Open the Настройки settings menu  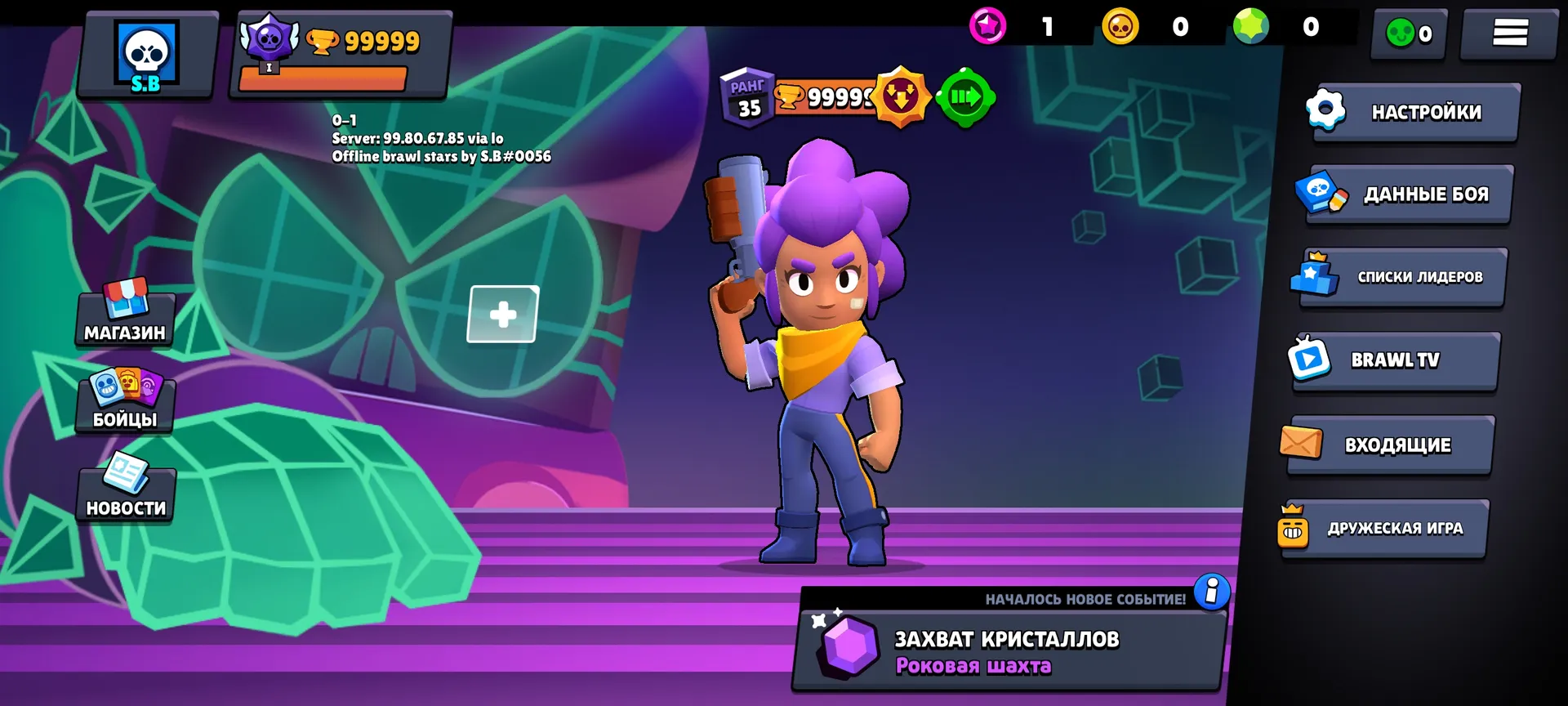click(1414, 113)
